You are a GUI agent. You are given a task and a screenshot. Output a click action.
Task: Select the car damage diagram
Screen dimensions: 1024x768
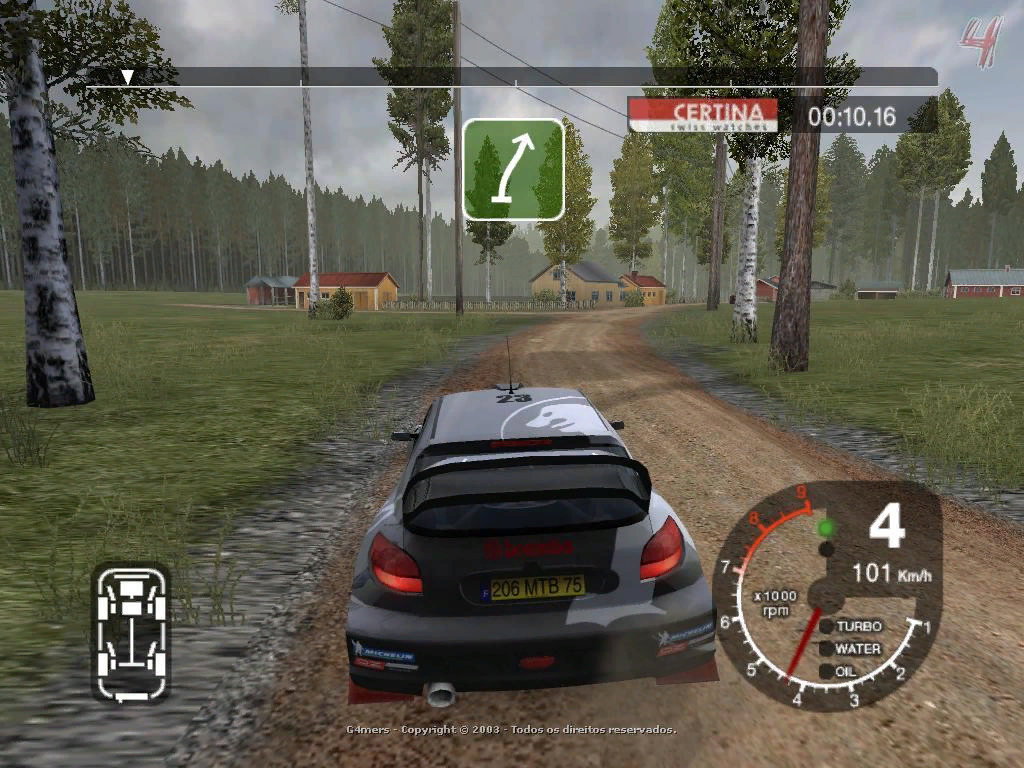pyautogui.click(x=131, y=632)
